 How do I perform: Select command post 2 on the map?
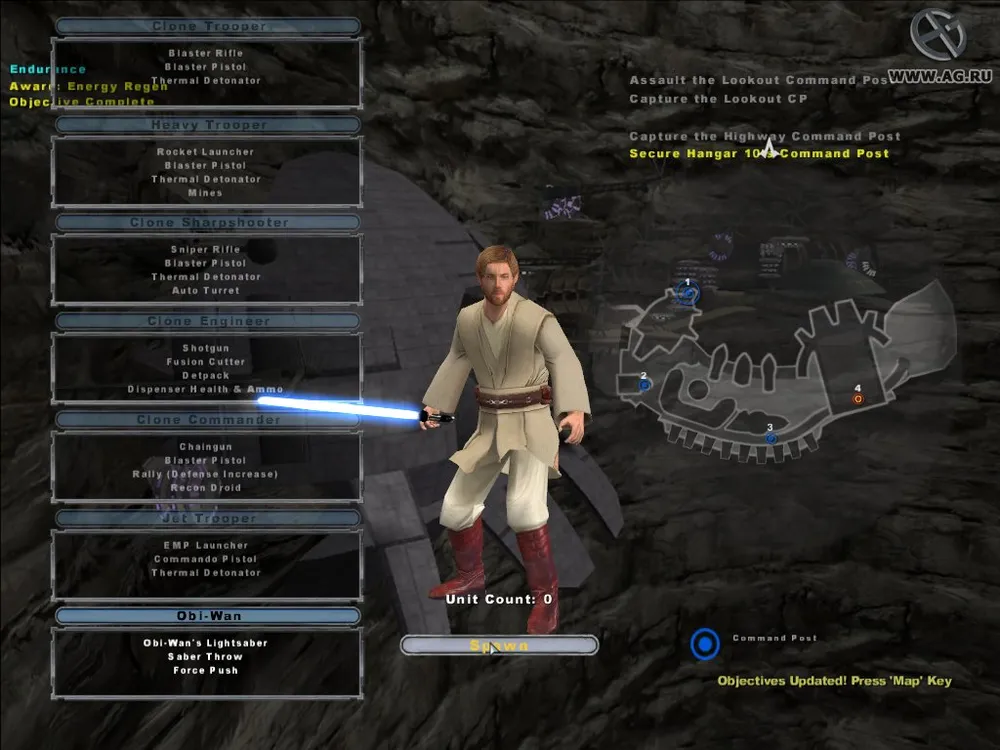645,384
